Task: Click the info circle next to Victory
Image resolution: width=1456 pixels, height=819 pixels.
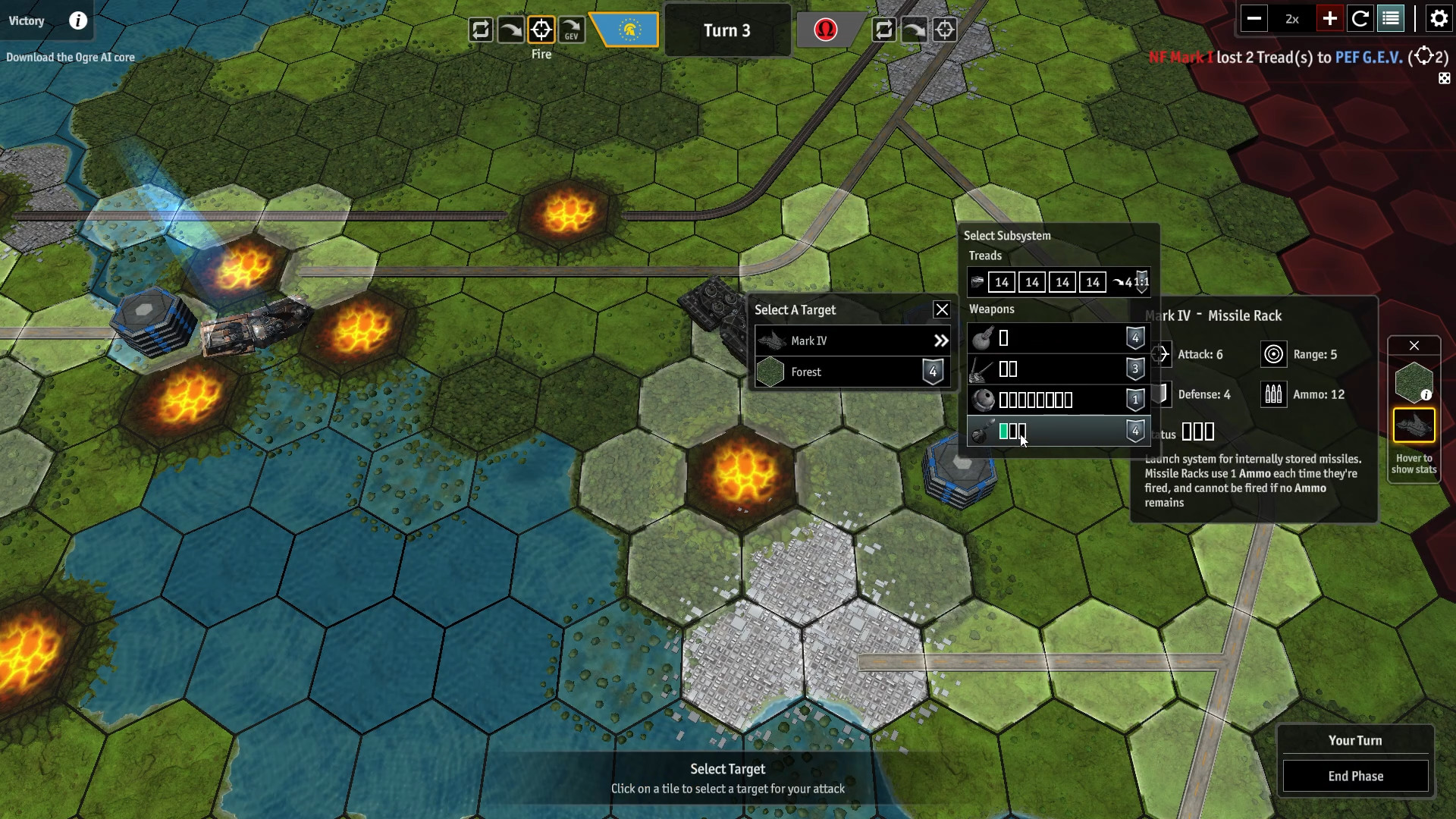Action: (78, 21)
